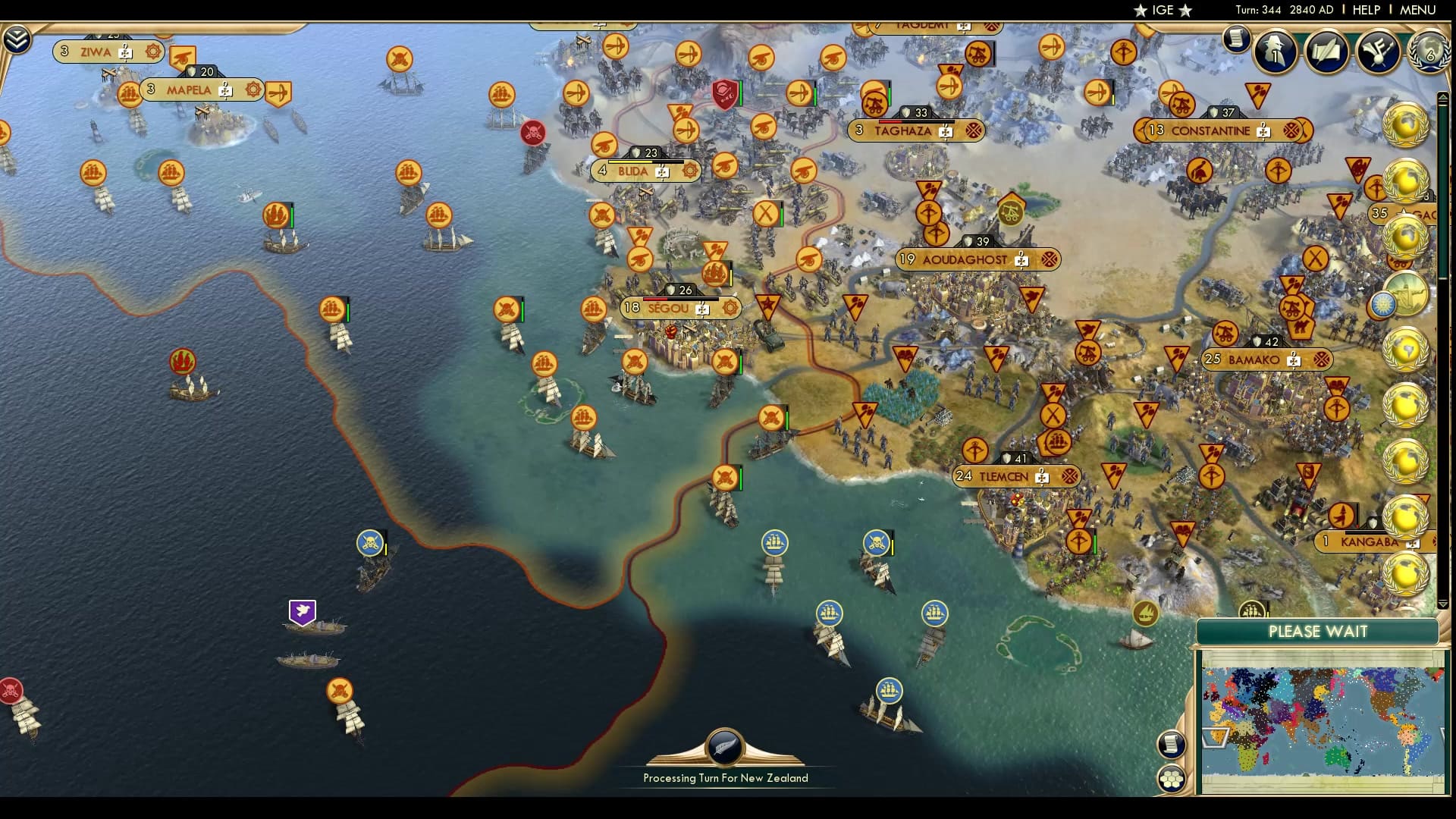Viewport: 1456px width, 819px height.
Task: Open the notification log beside the minimap
Action: coord(1172,744)
